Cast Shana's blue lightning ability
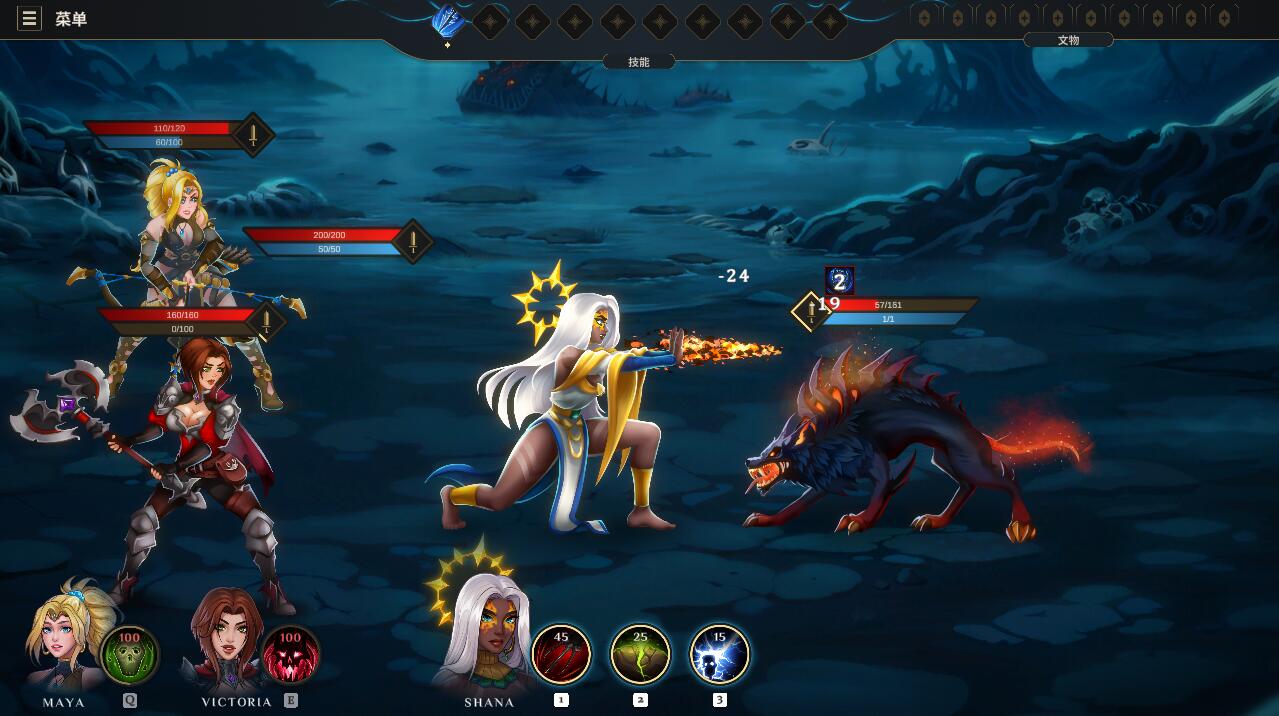The image size is (1279, 716). click(x=719, y=654)
